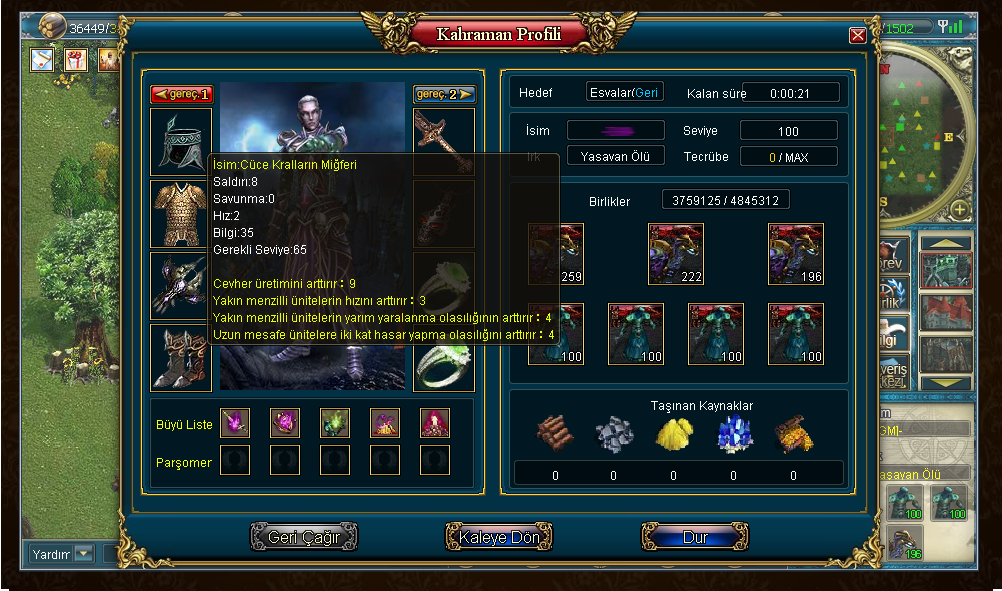This screenshot has width=1002, height=591.
Task: Select the dwarf kings' helmet slot
Action: tap(180, 140)
